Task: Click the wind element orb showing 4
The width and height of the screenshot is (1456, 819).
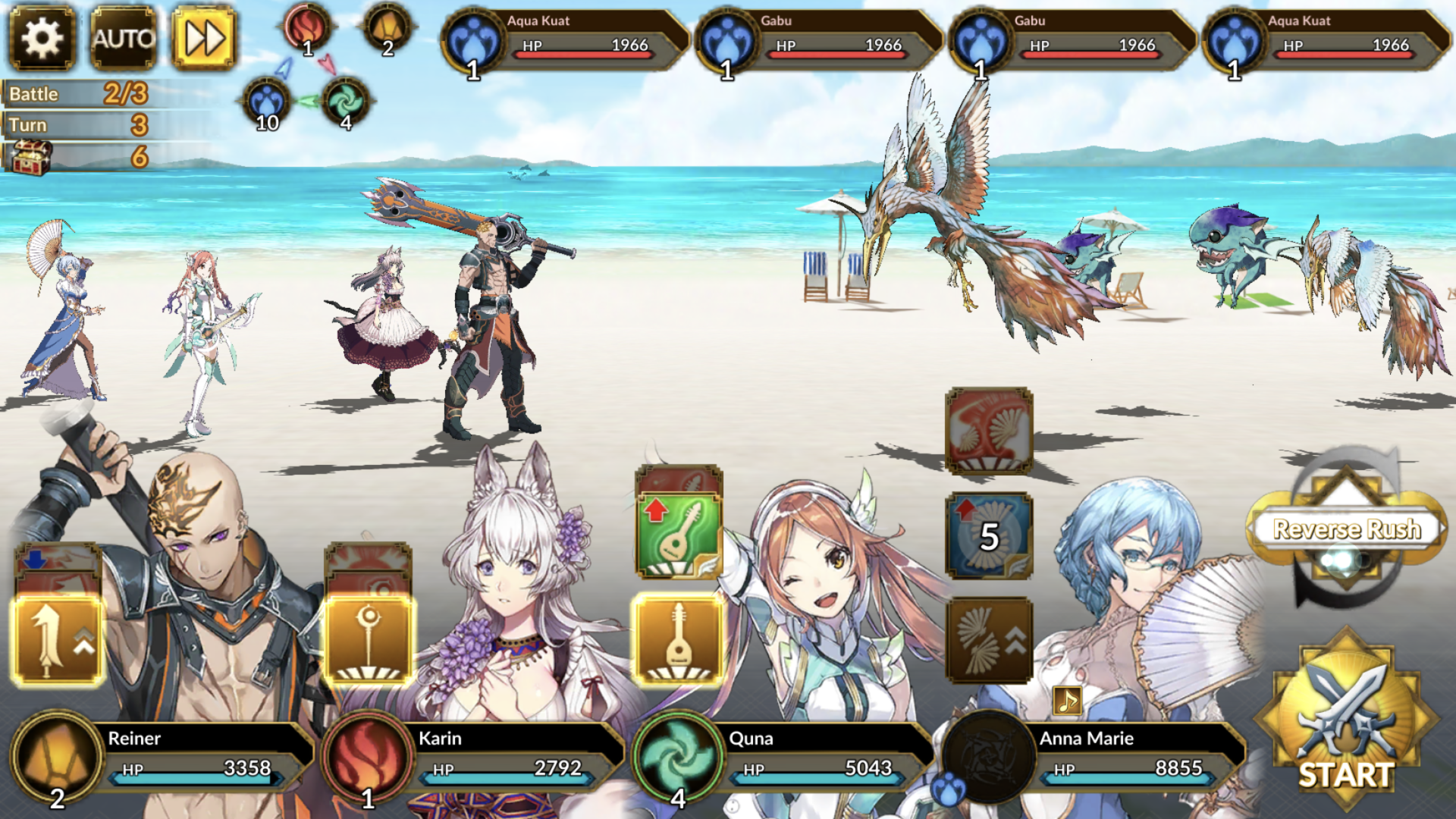Action: coord(346,102)
